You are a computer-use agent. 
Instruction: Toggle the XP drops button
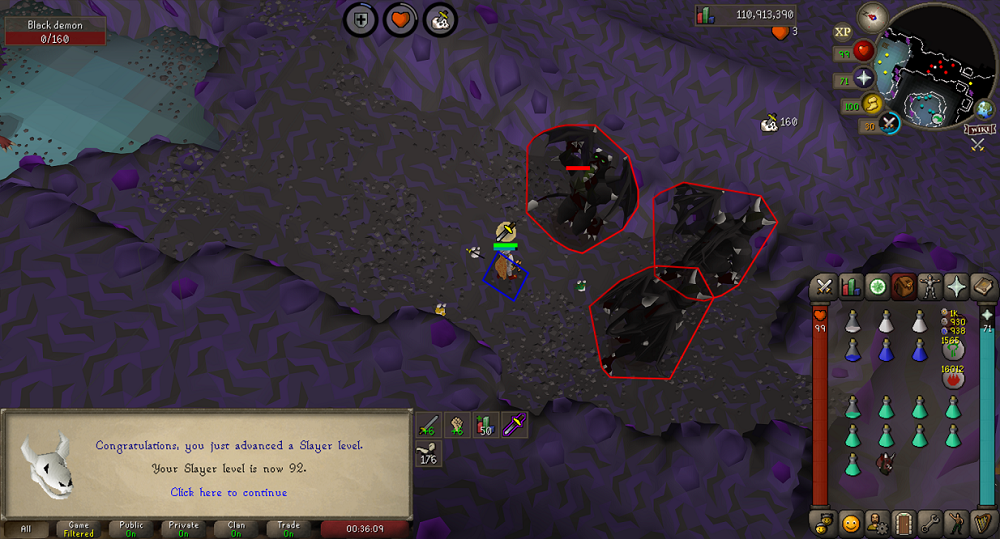(843, 31)
